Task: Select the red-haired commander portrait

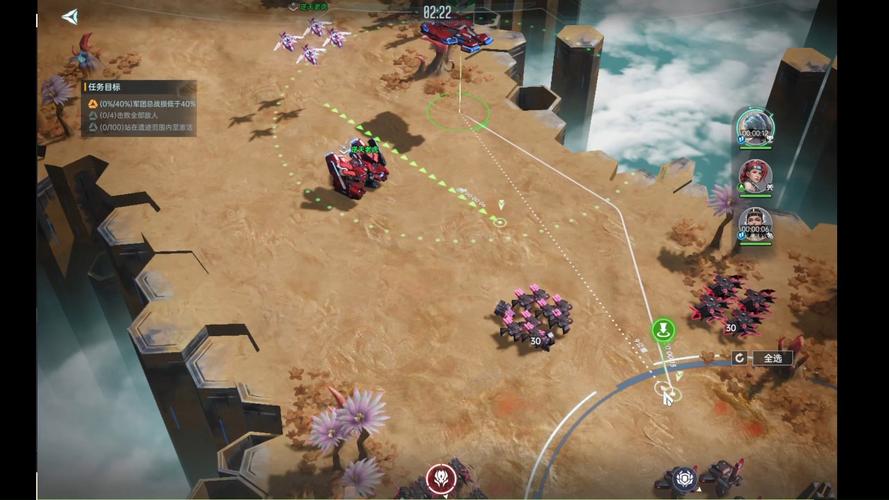Action: (x=754, y=176)
